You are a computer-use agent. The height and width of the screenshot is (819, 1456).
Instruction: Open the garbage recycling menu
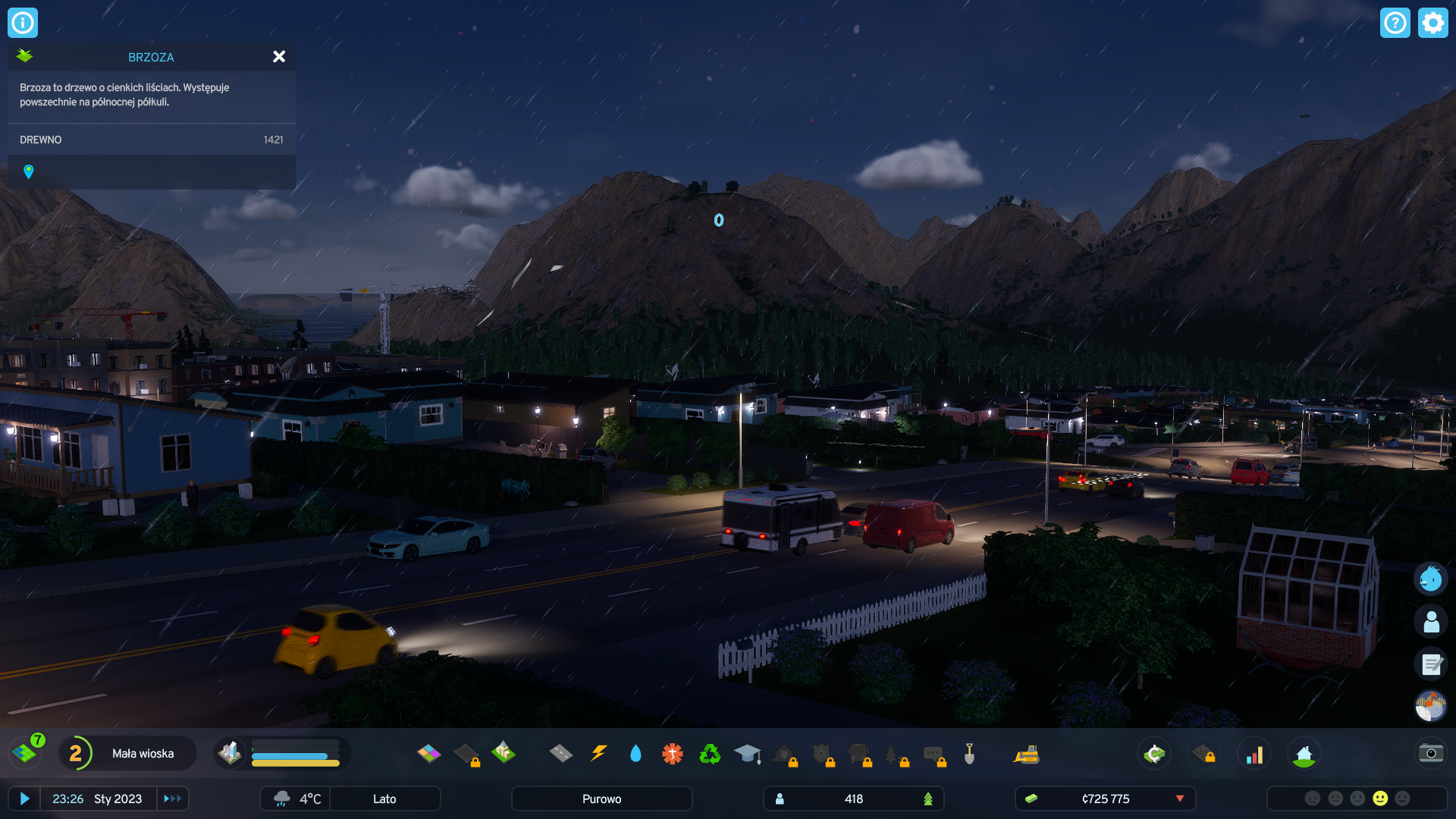710,753
